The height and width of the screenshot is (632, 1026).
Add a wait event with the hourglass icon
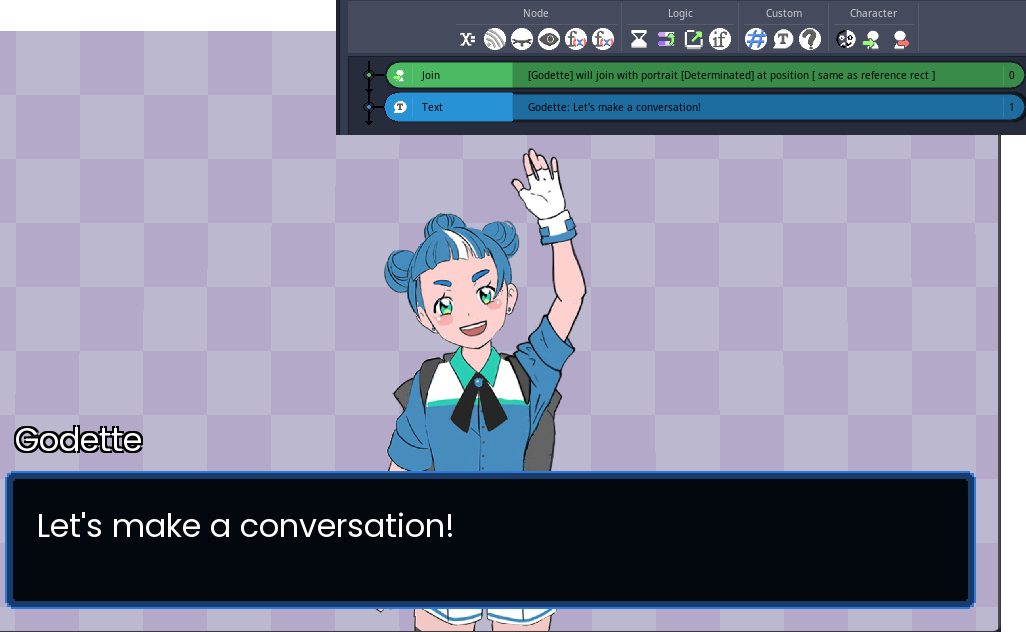(x=638, y=39)
